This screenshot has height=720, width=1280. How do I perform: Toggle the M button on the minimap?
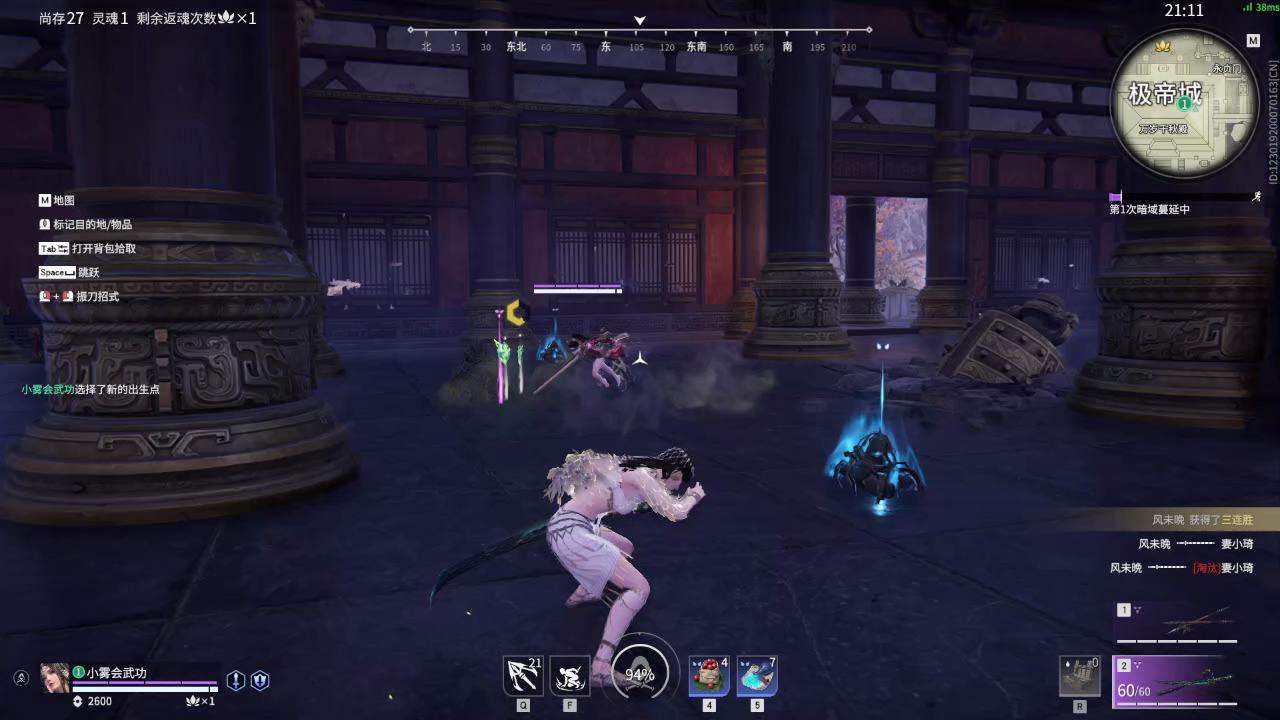pyautogui.click(x=1253, y=41)
